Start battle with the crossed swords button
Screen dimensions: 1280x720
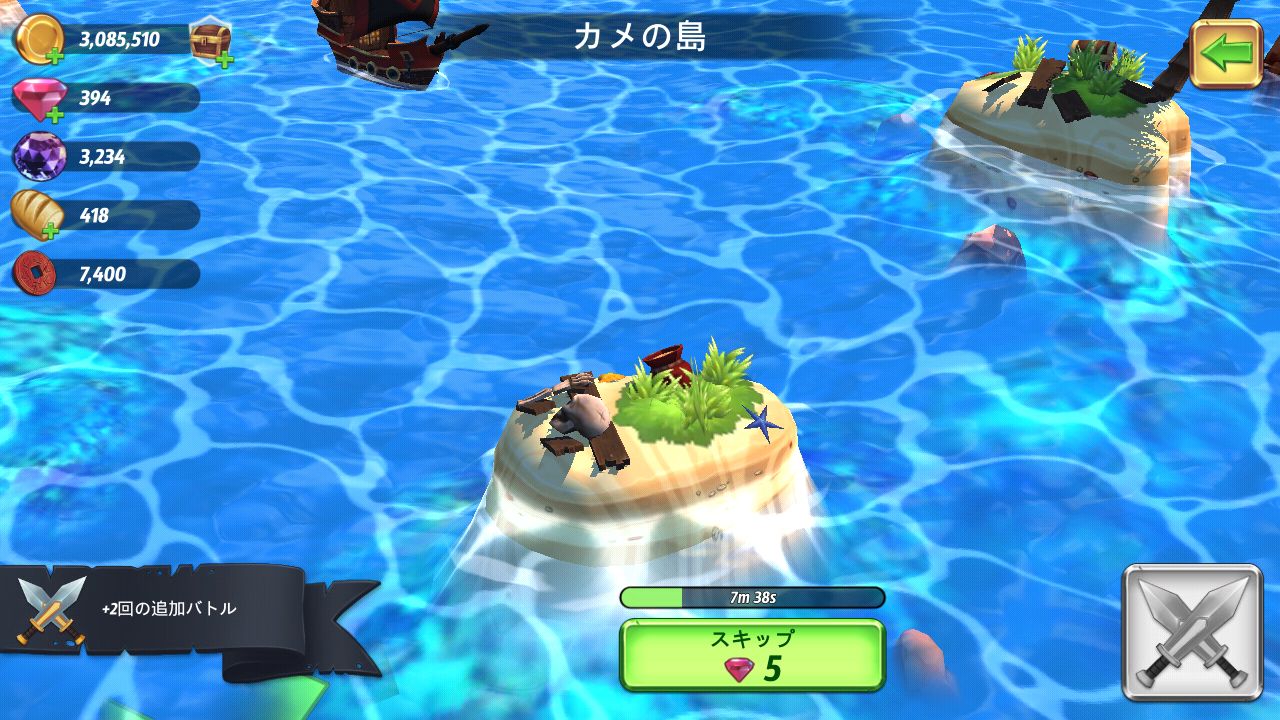(x=1192, y=631)
